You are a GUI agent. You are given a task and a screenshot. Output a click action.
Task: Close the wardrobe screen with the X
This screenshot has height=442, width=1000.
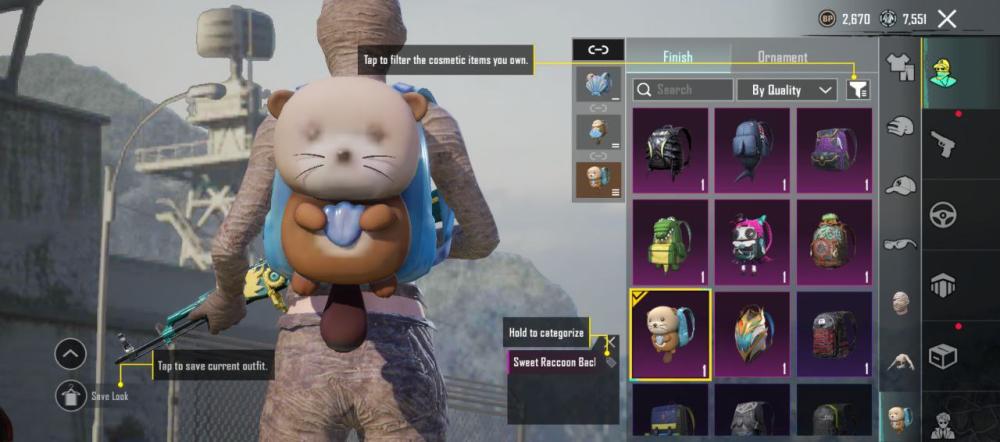[947, 18]
